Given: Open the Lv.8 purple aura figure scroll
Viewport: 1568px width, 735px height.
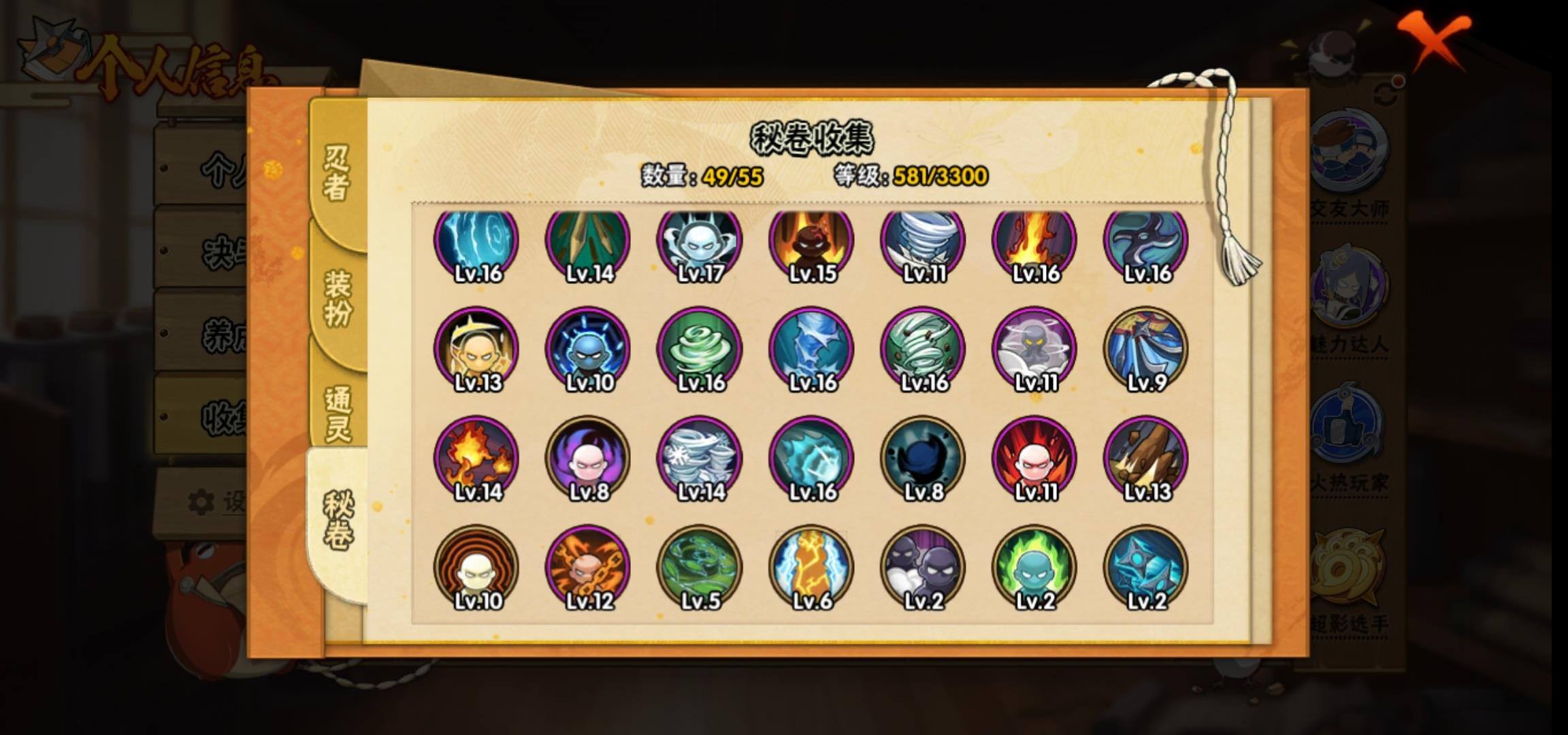Looking at the screenshot, I should [x=588, y=459].
